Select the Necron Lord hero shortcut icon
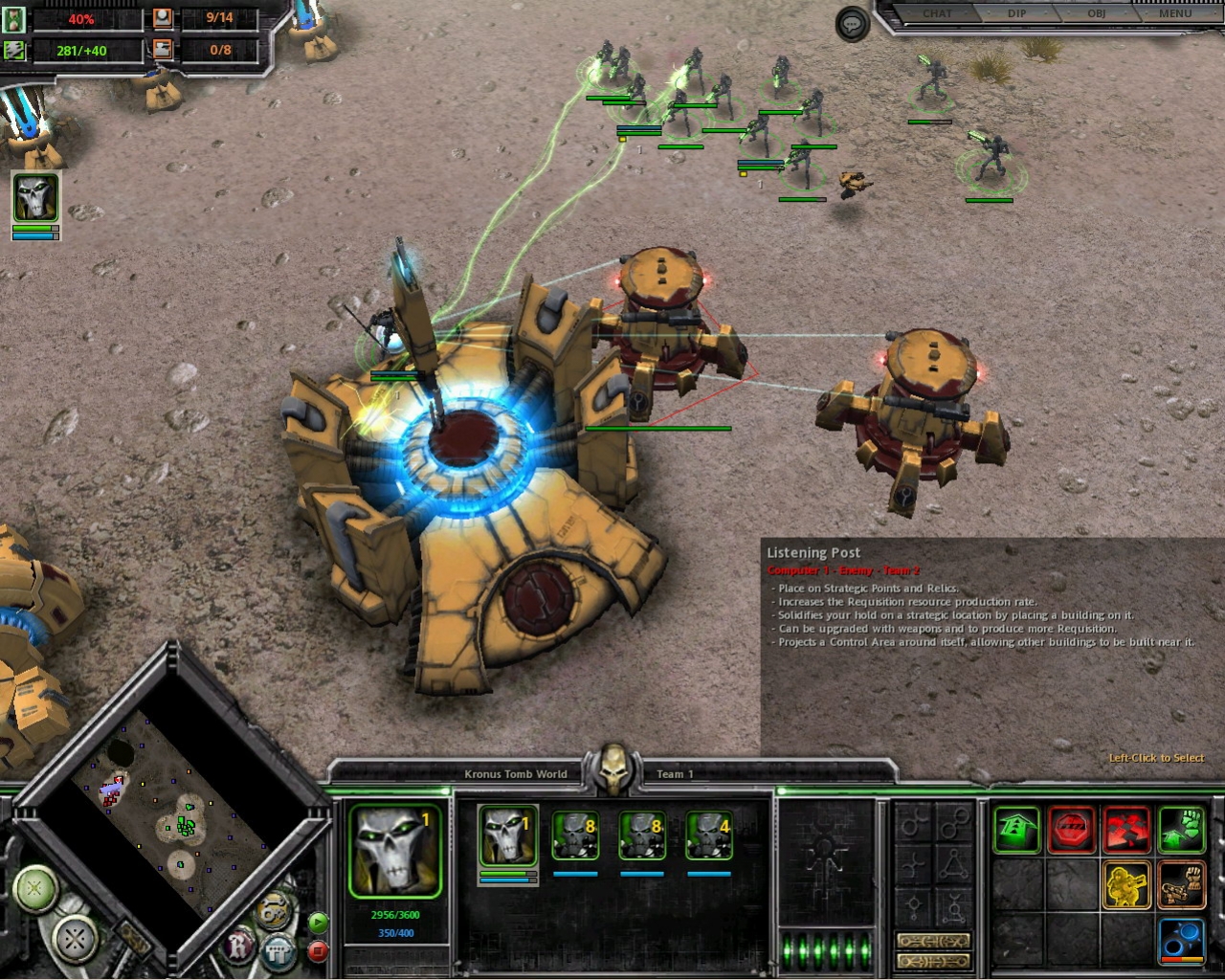This screenshot has width=1225, height=980. pos(35,198)
